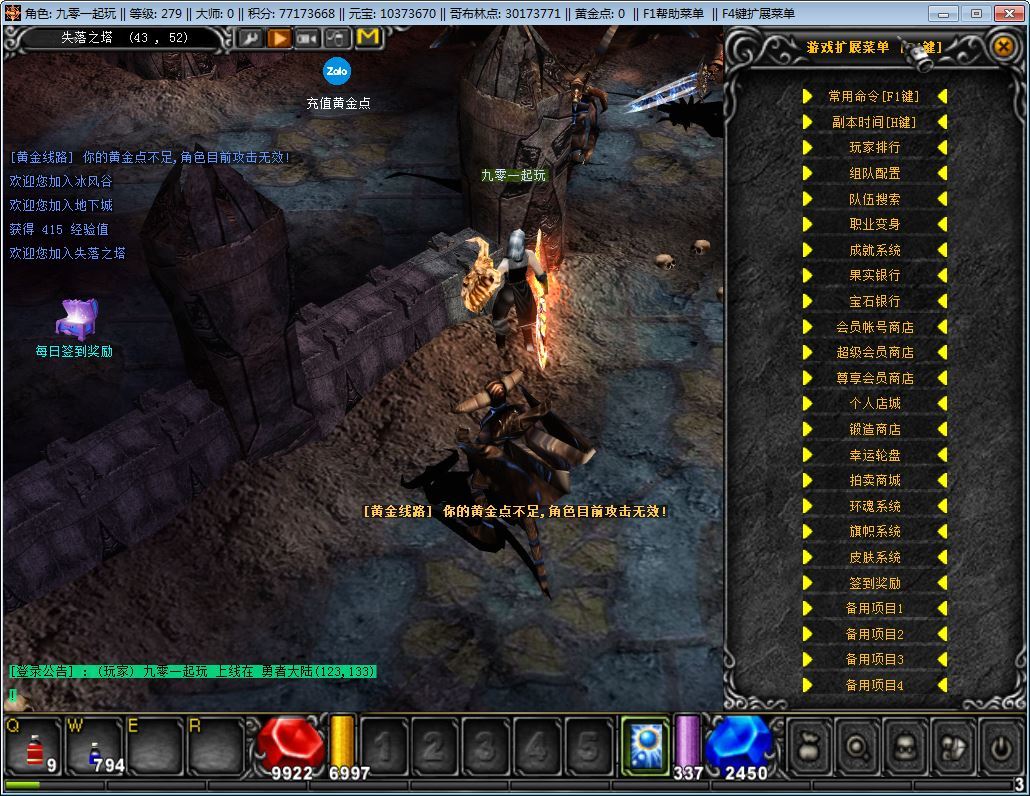Open 常用命令 common commands entry
The image size is (1030, 796).
tap(874, 96)
